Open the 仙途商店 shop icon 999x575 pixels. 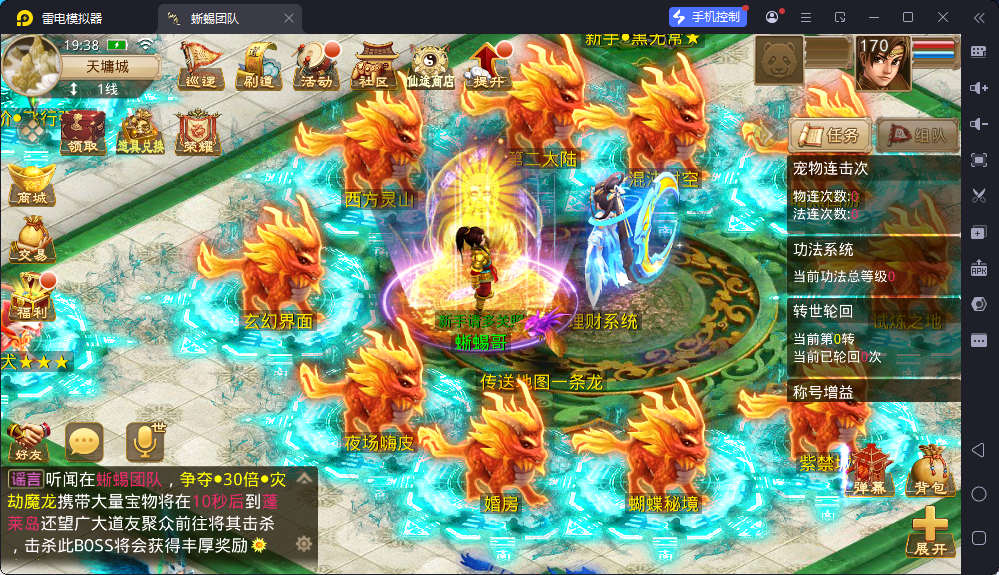pyautogui.click(x=431, y=66)
